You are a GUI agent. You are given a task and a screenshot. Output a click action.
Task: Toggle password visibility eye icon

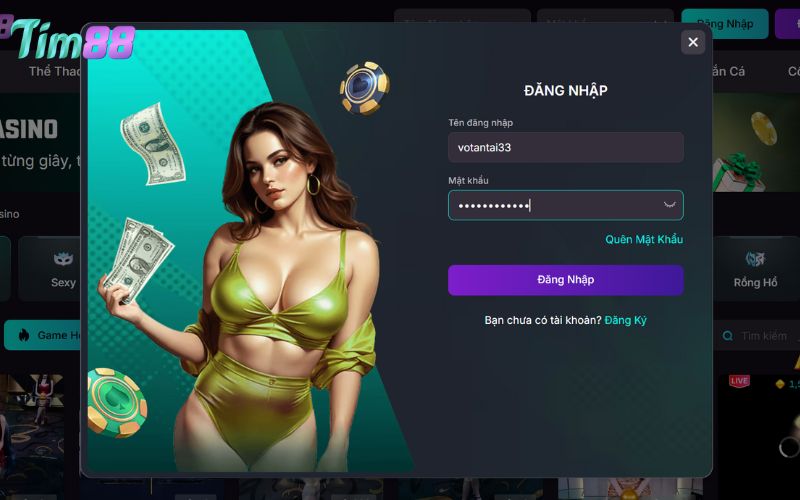pyautogui.click(x=670, y=205)
